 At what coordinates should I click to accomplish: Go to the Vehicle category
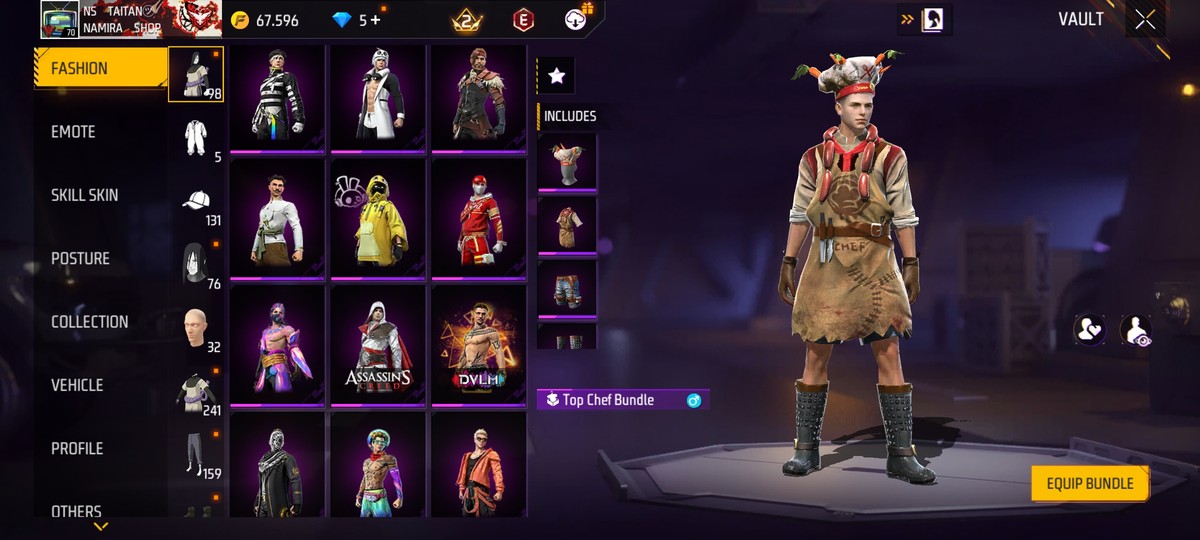point(77,385)
